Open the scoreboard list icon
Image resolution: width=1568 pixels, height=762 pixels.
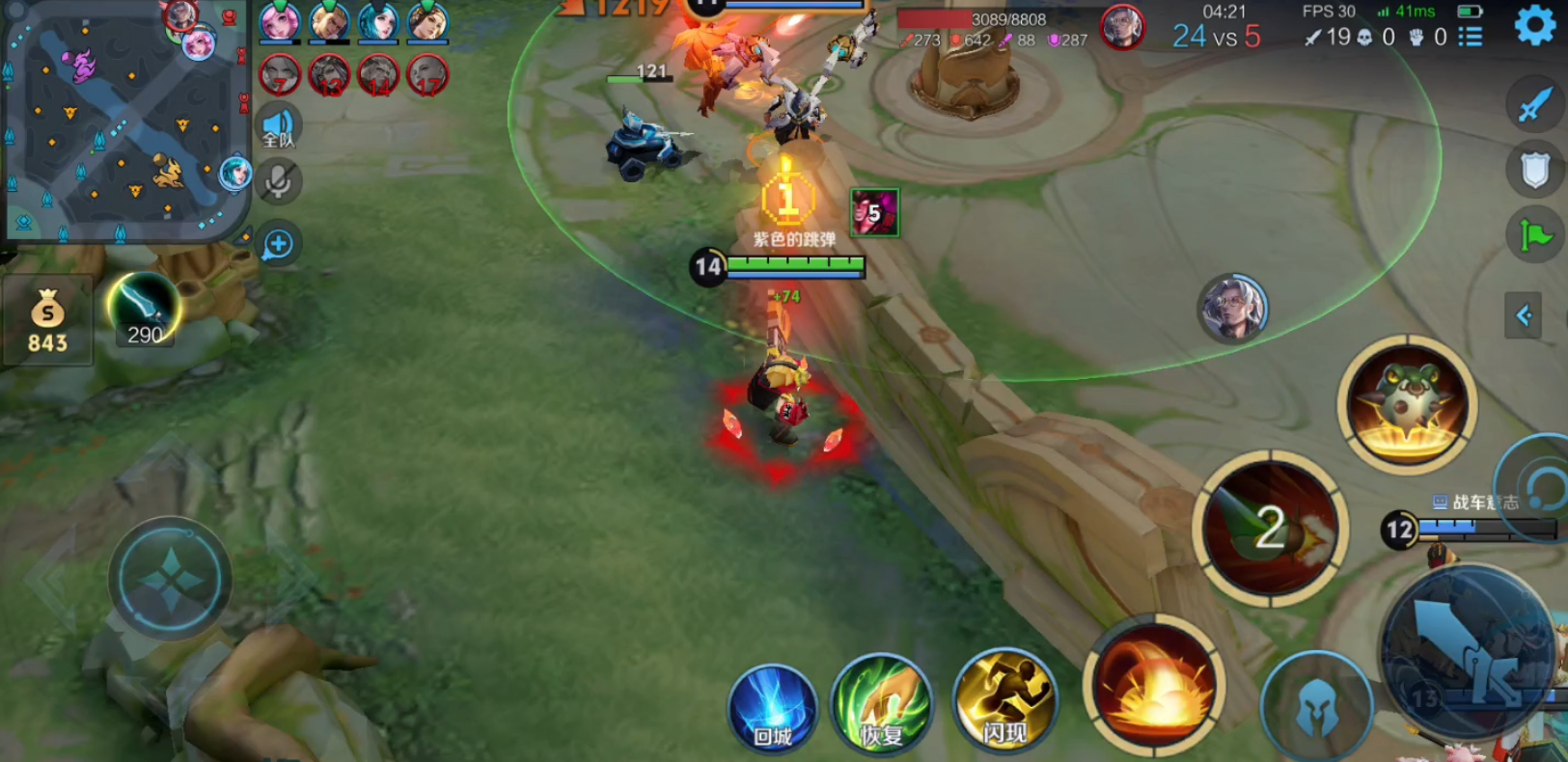[x=1471, y=38]
